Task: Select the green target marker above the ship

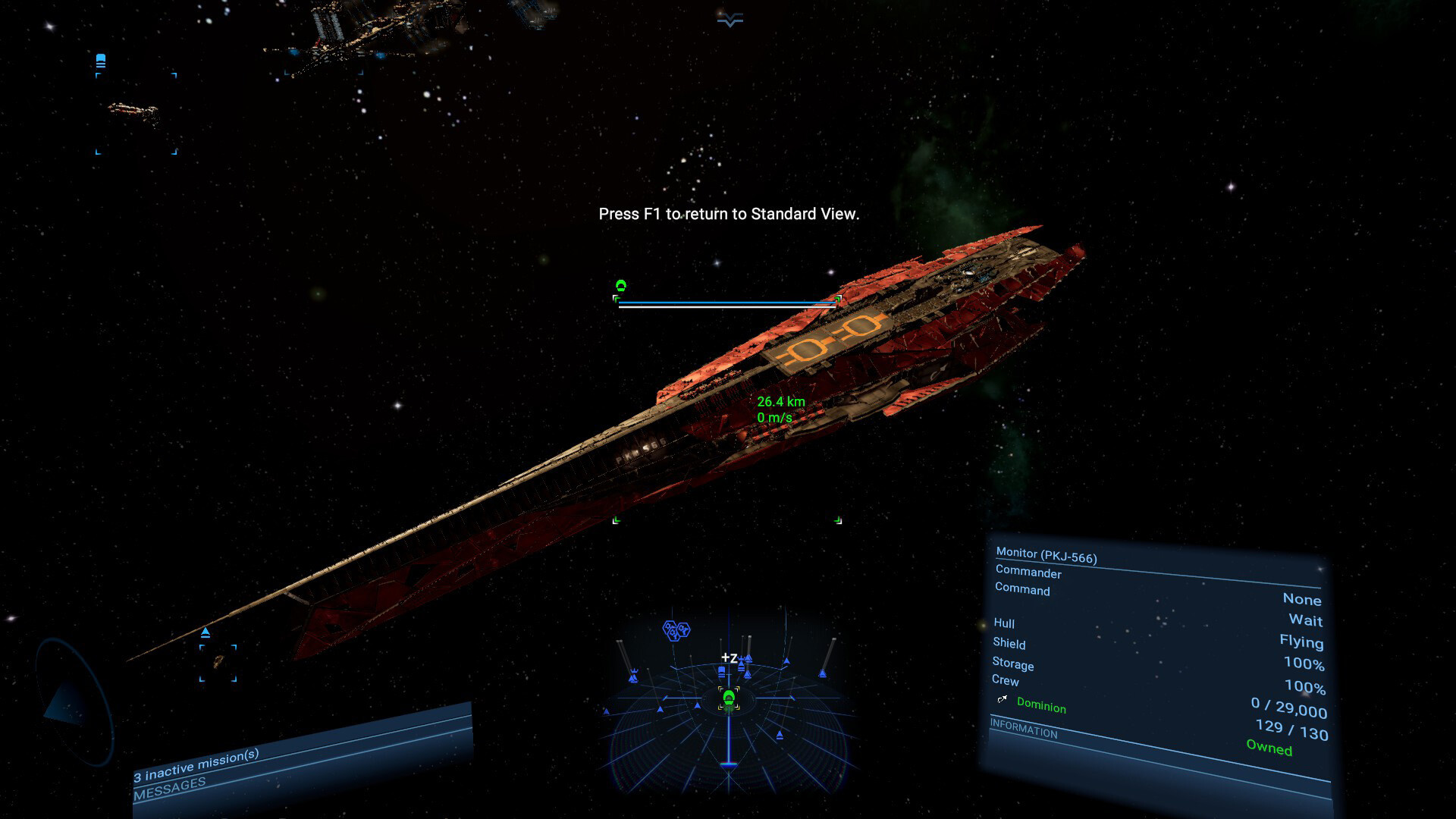Action: [x=621, y=286]
